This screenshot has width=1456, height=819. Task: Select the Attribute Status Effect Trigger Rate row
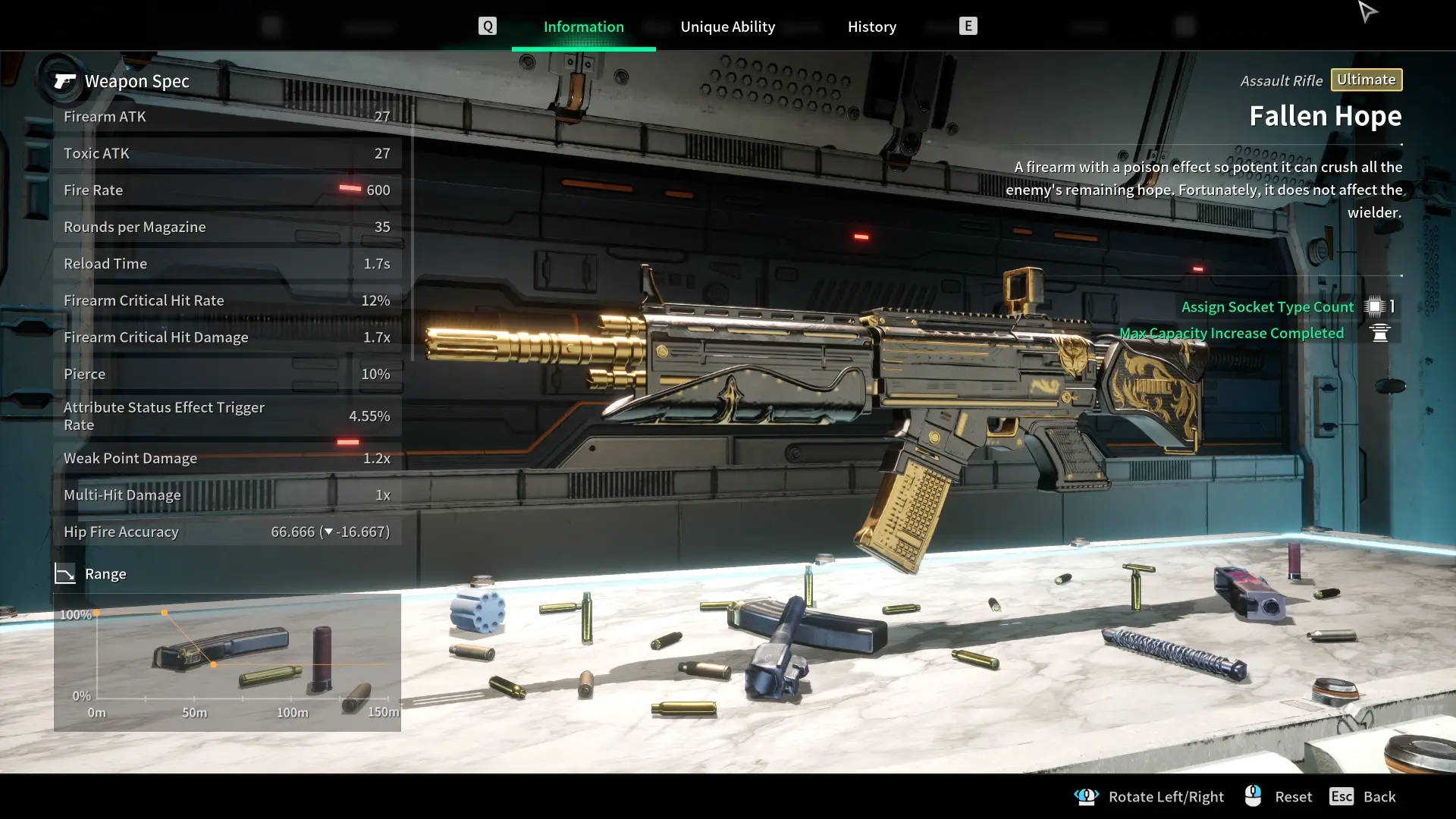point(227,416)
